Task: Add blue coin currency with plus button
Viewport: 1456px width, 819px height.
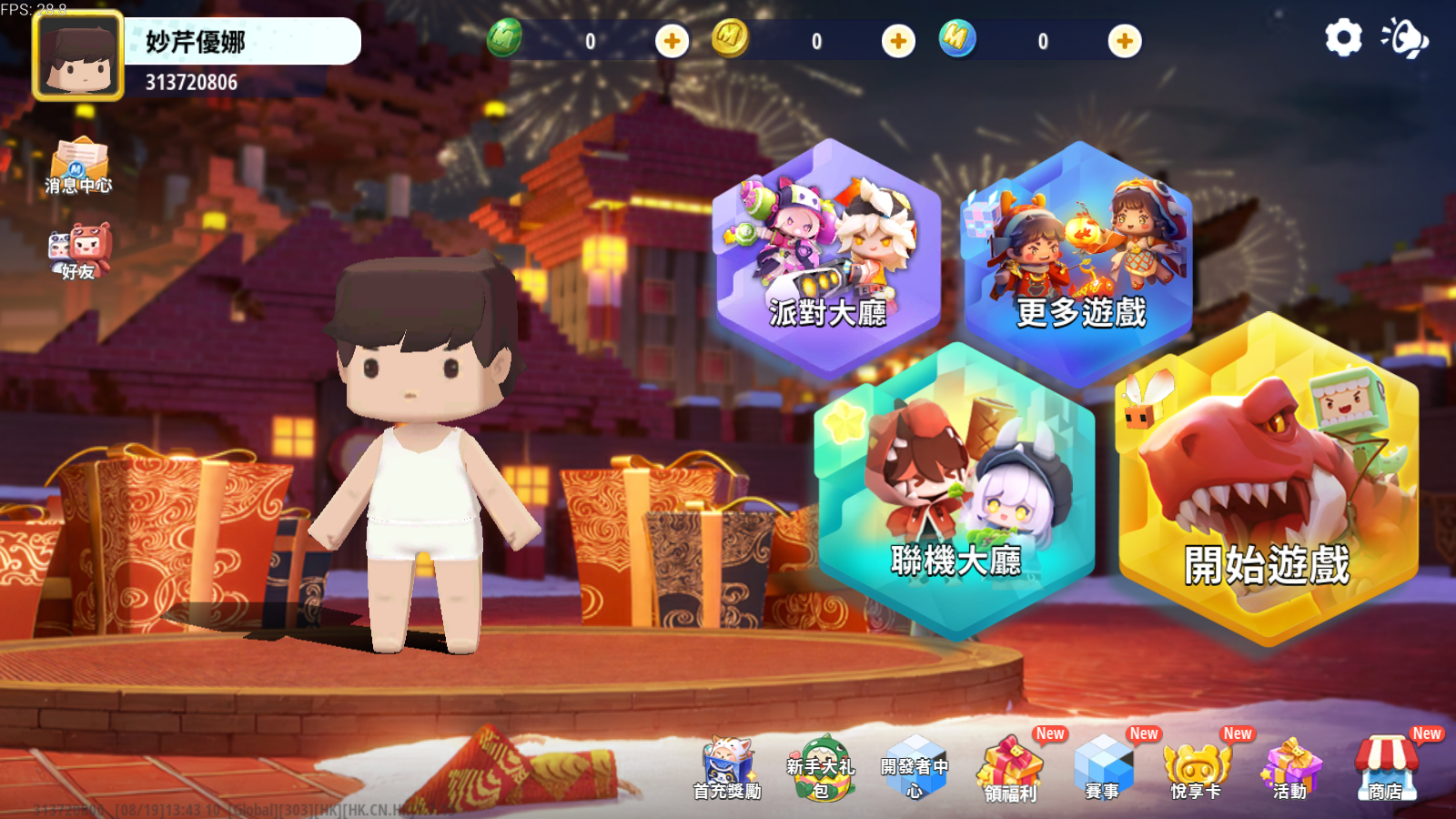Action: (x=1125, y=41)
